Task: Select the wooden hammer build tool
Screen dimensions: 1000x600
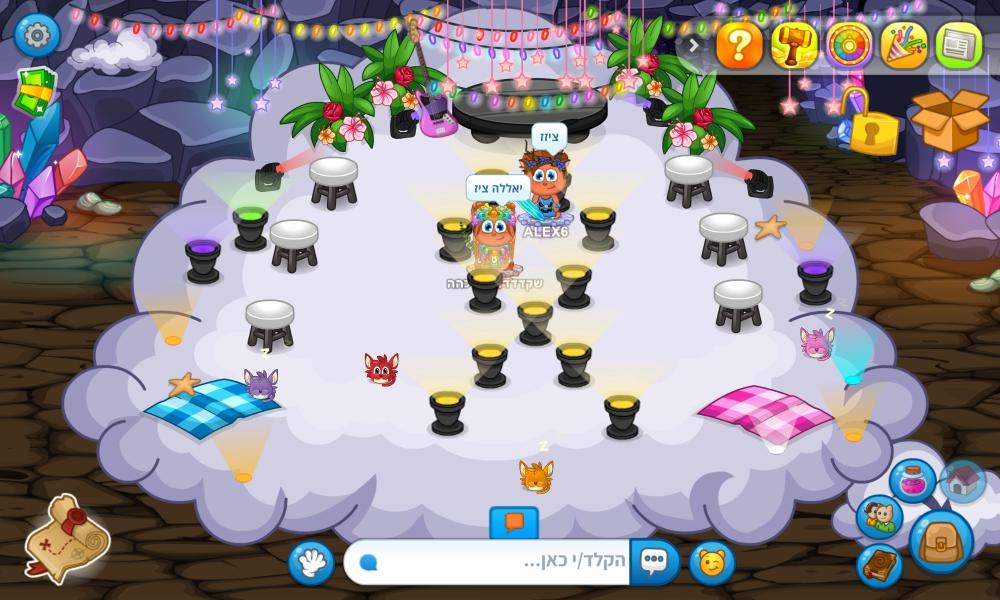Action: (795, 45)
